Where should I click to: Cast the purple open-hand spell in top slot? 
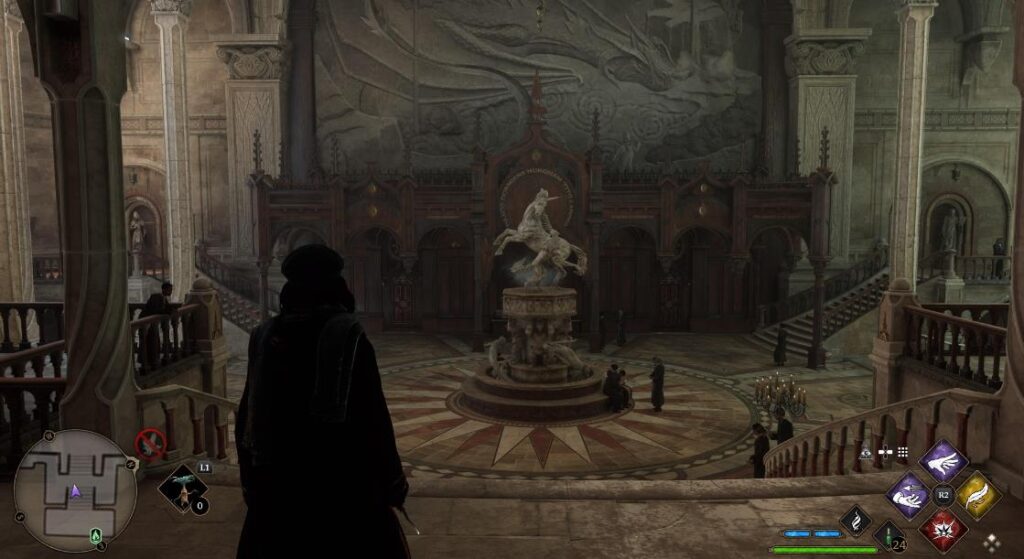pos(942,461)
